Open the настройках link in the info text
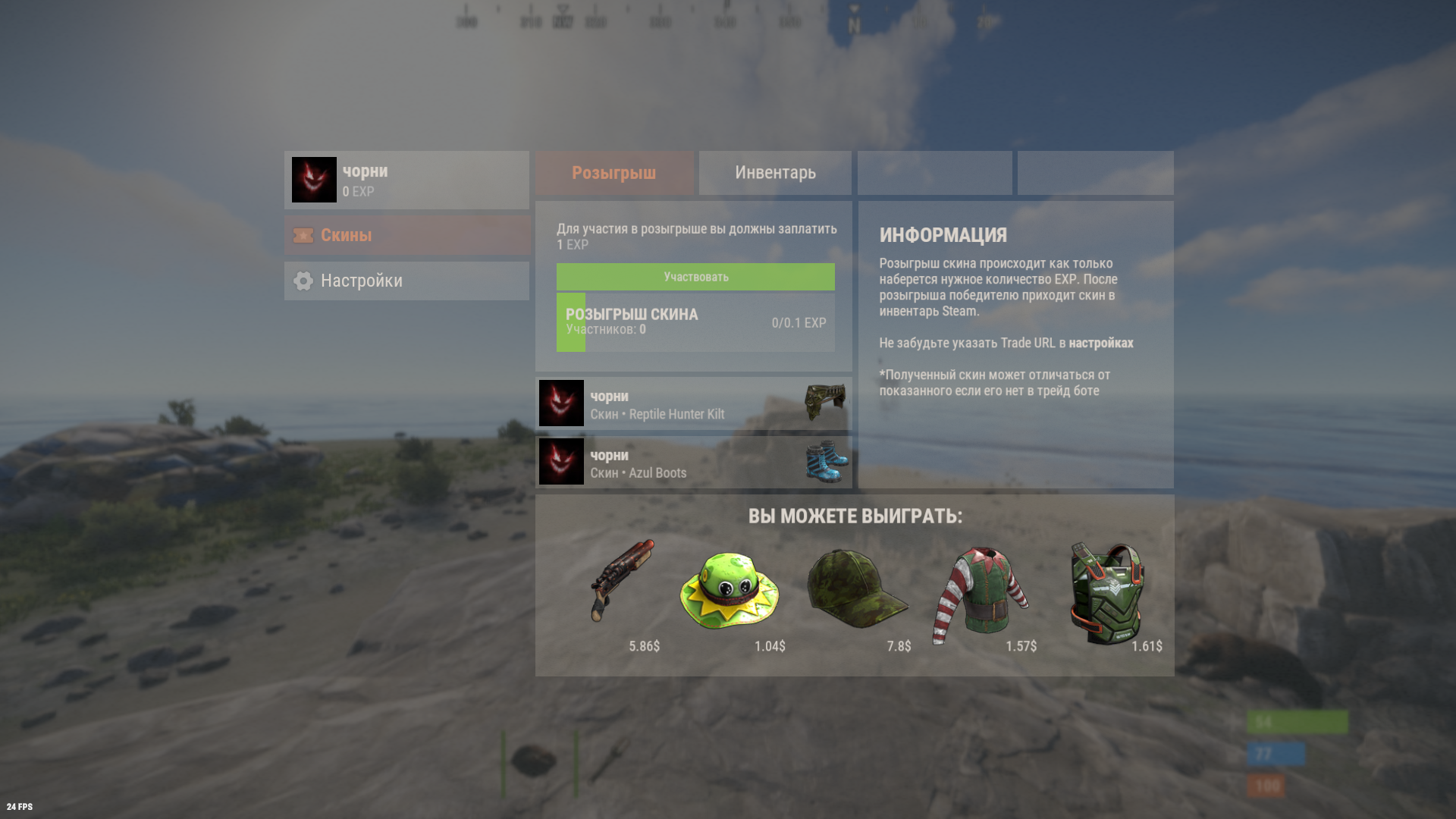The image size is (1456, 819). pos(1100,343)
